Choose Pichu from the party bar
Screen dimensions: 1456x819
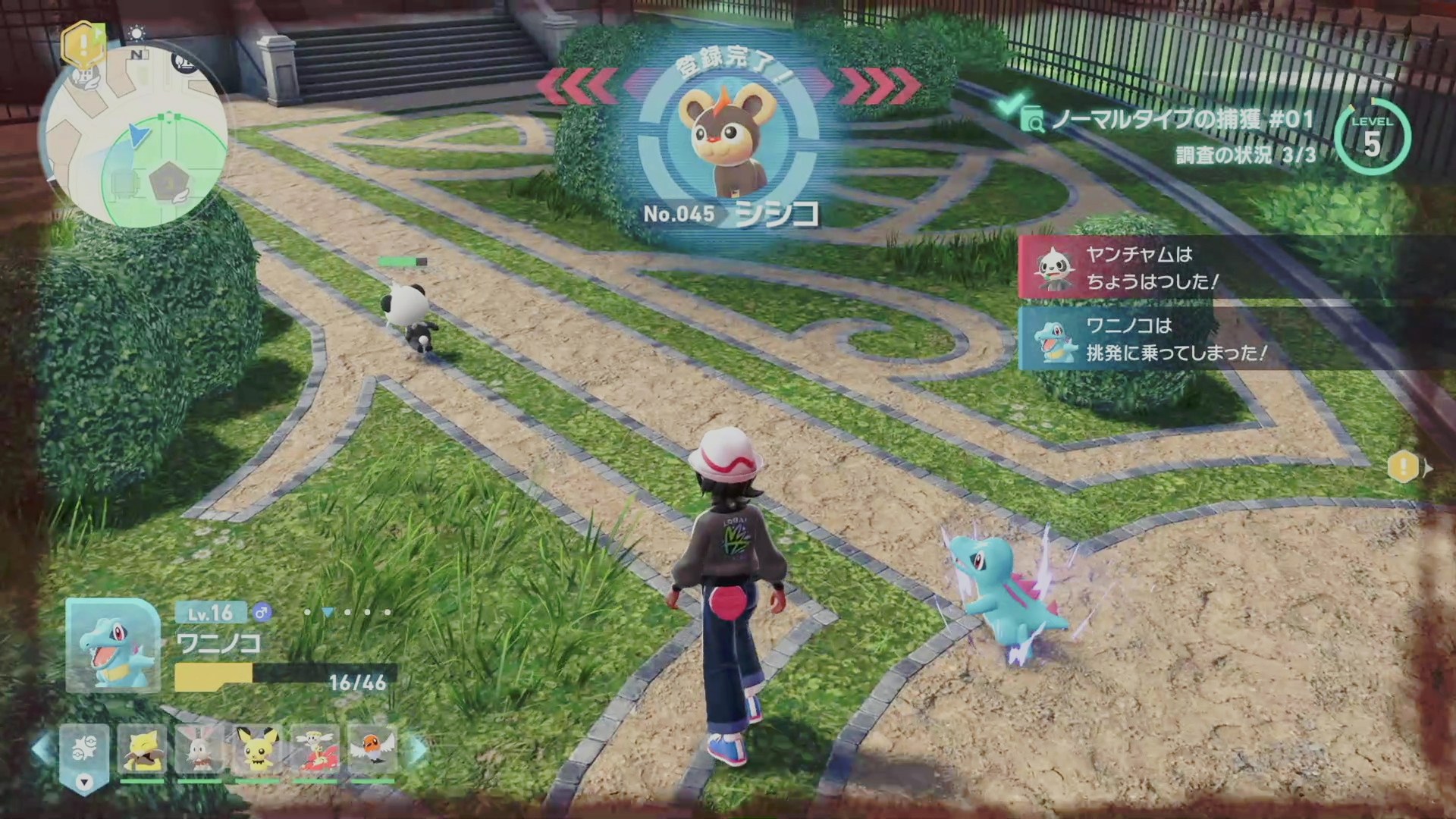pyautogui.click(x=257, y=750)
